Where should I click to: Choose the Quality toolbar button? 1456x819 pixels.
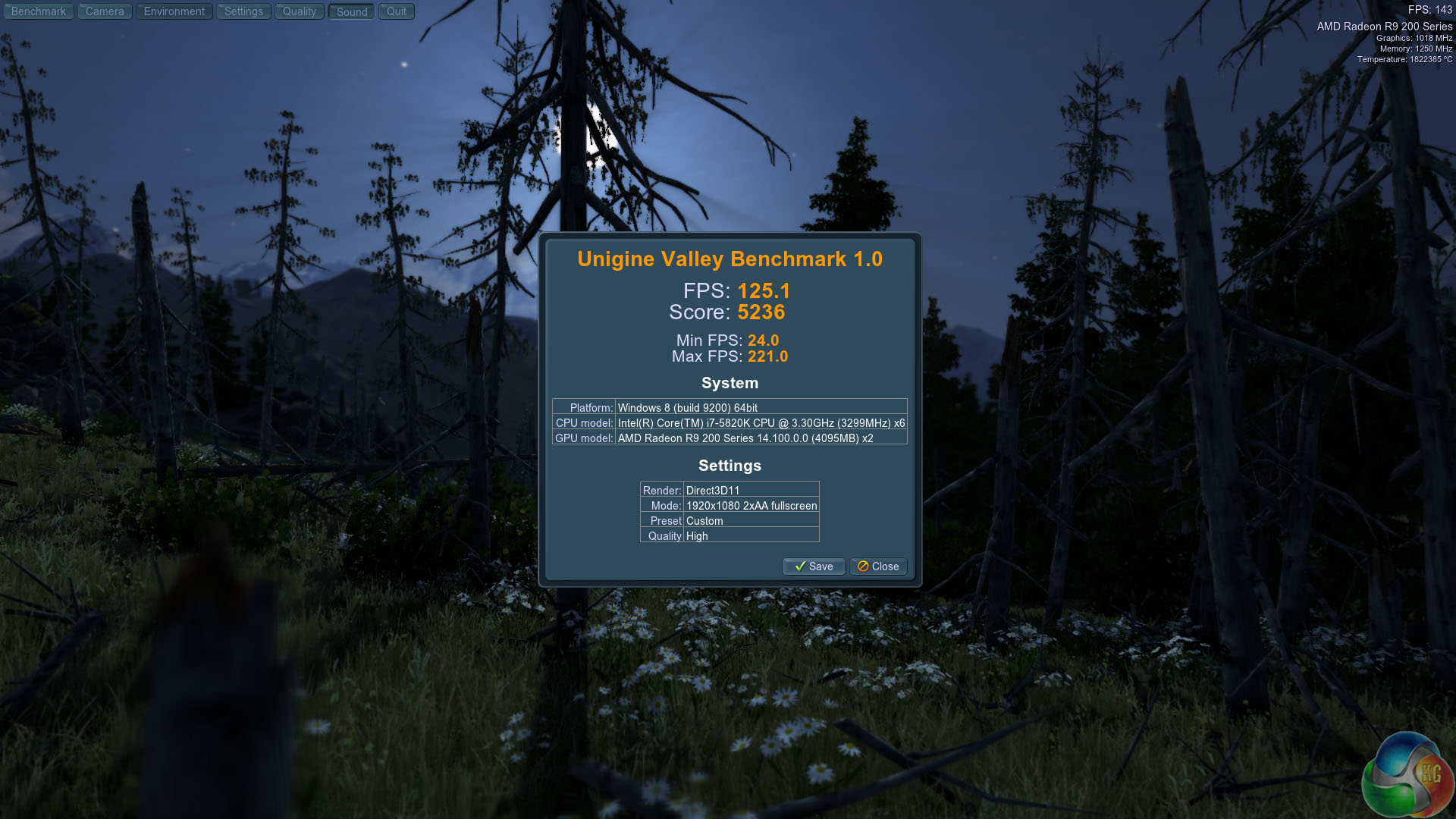pos(299,11)
